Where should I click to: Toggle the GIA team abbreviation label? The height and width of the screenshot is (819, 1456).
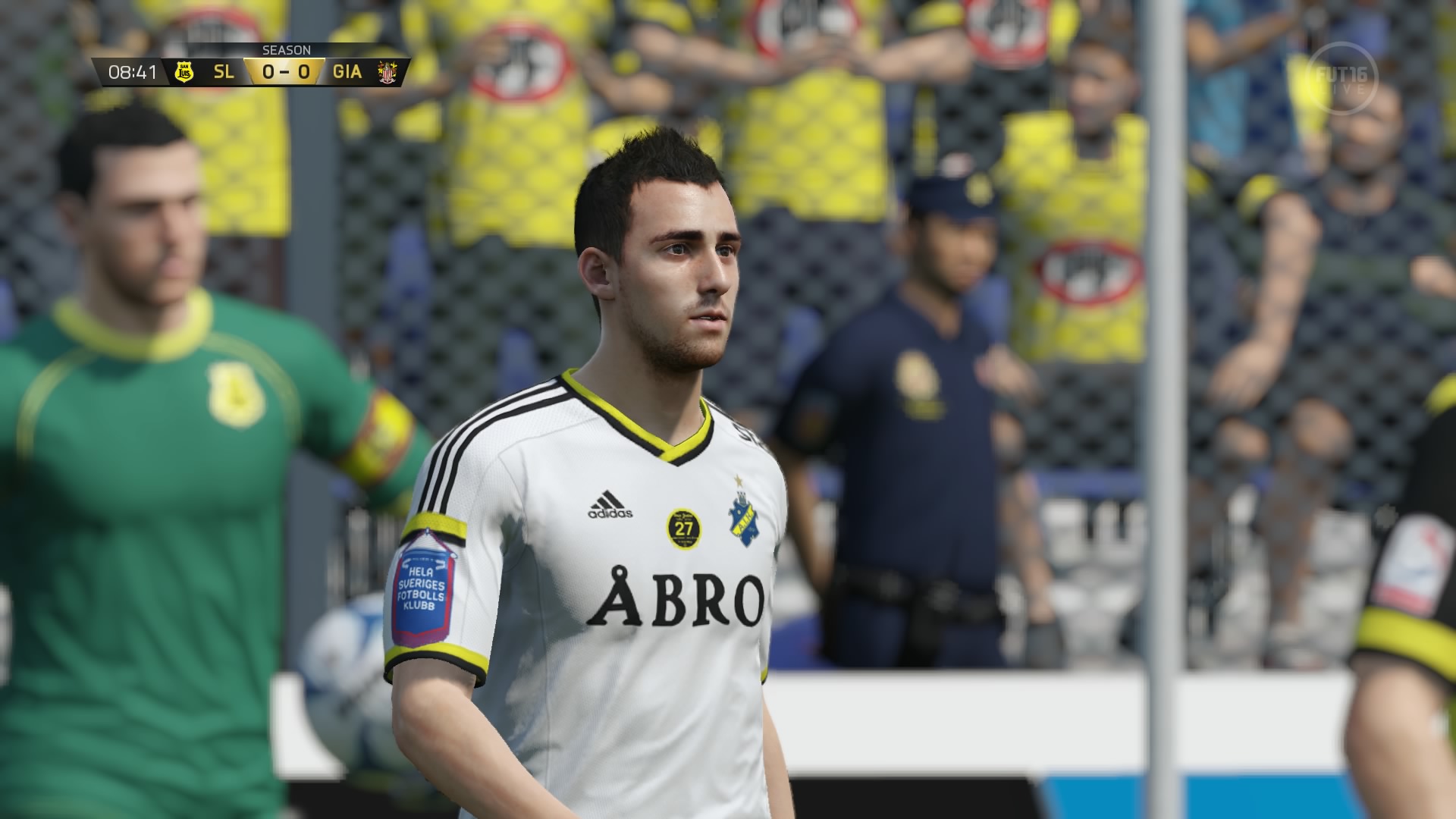click(x=348, y=74)
